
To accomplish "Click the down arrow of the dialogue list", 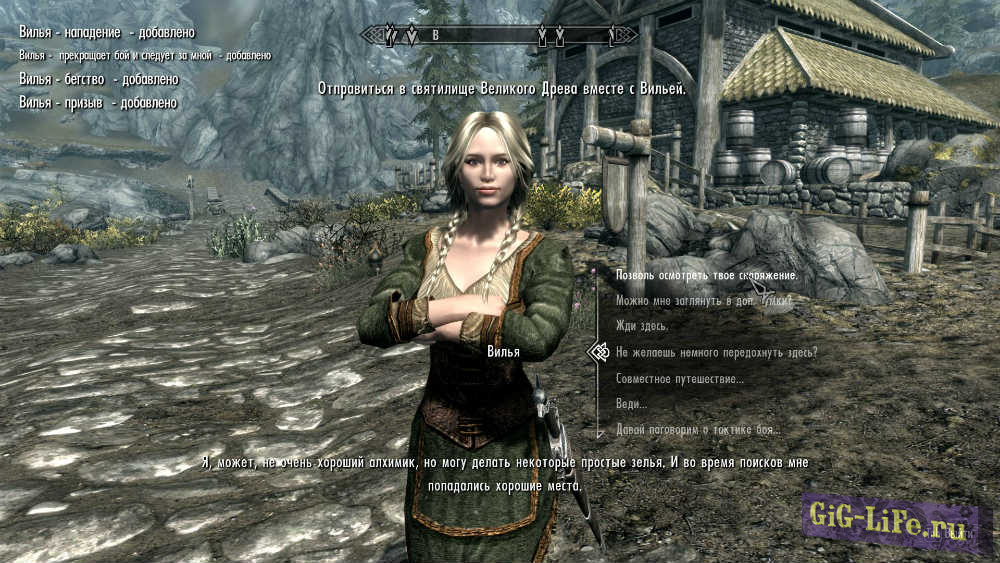I will tap(599, 435).
